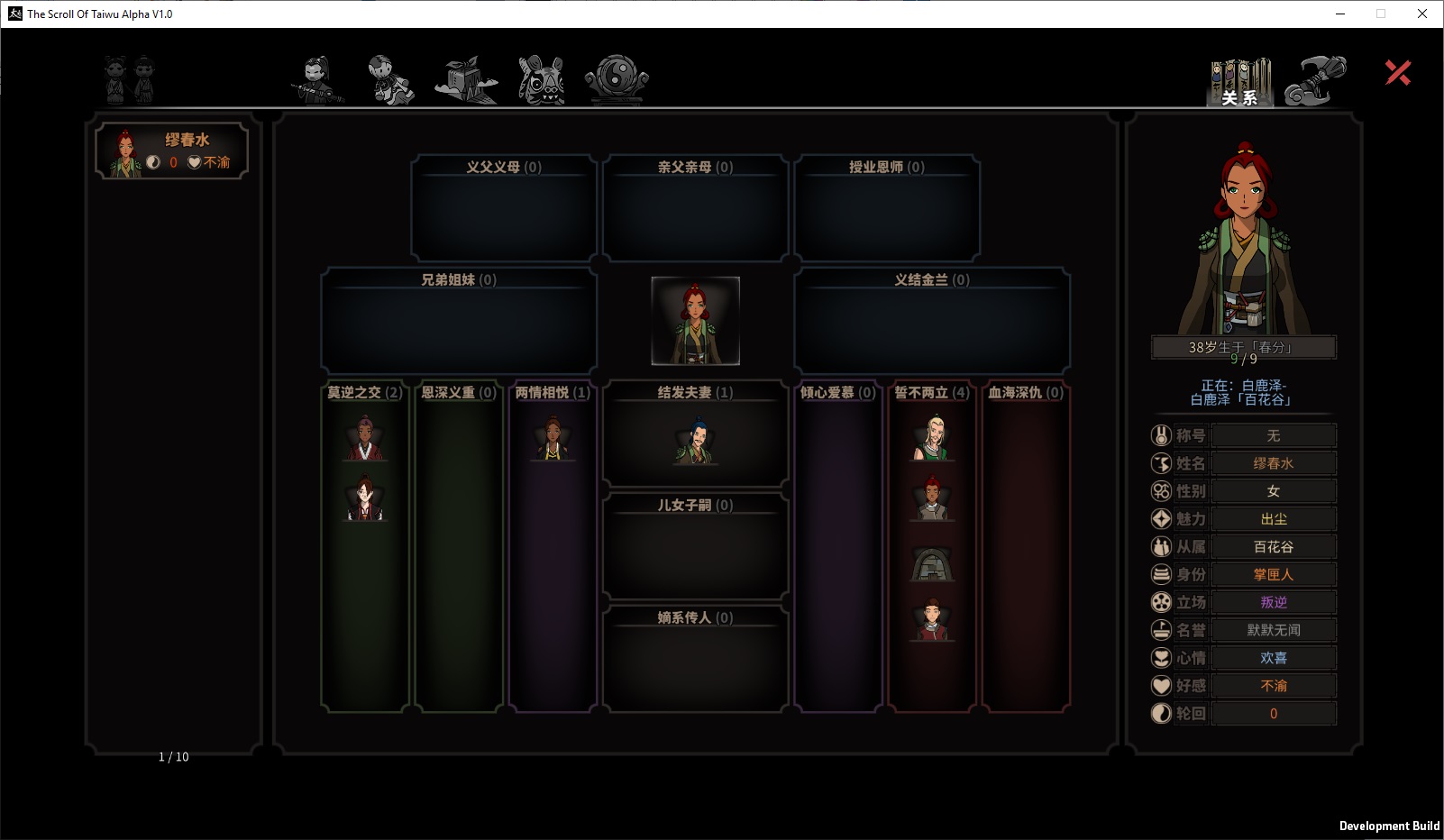Switch to the 关系 relationships tab
The height and width of the screenshot is (840, 1444).
1240,82
